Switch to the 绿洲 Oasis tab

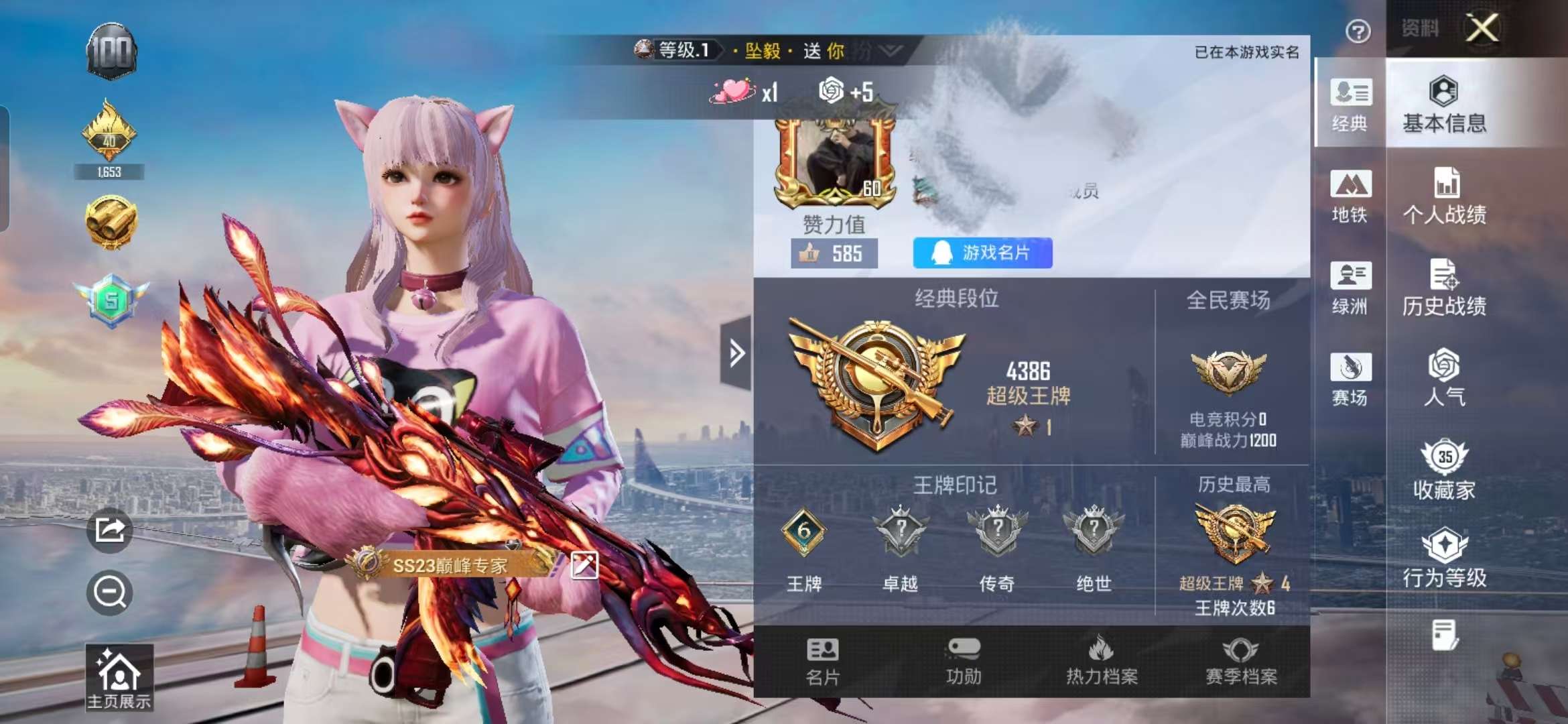pos(1352,288)
